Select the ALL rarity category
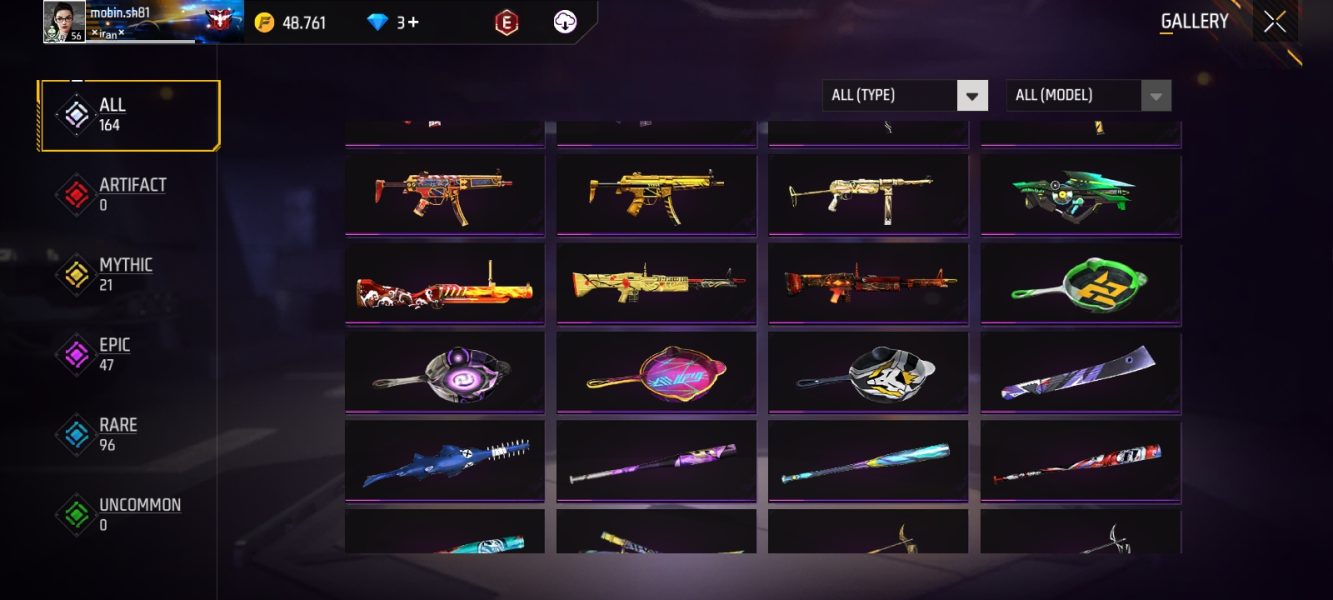 point(129,115)
